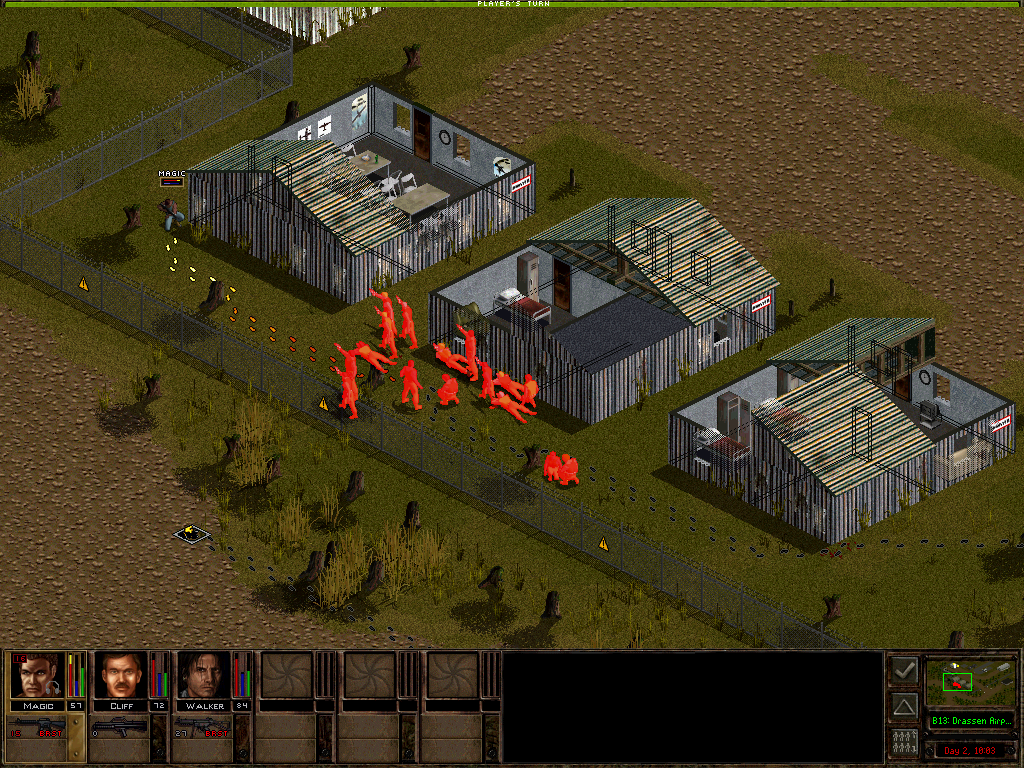Select Magic's portrait
1024x768 pixels.
37,676
